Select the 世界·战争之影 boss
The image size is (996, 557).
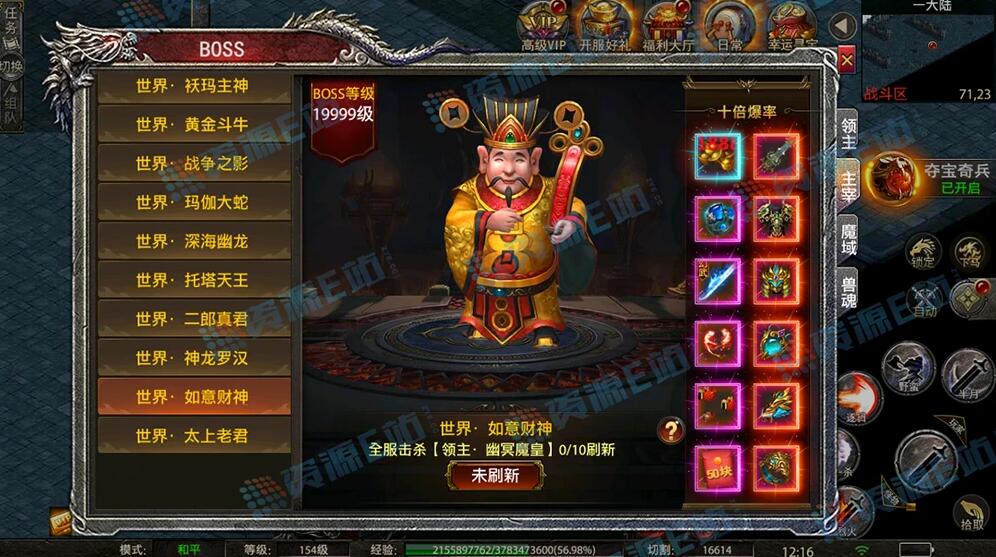coord(193,164)
